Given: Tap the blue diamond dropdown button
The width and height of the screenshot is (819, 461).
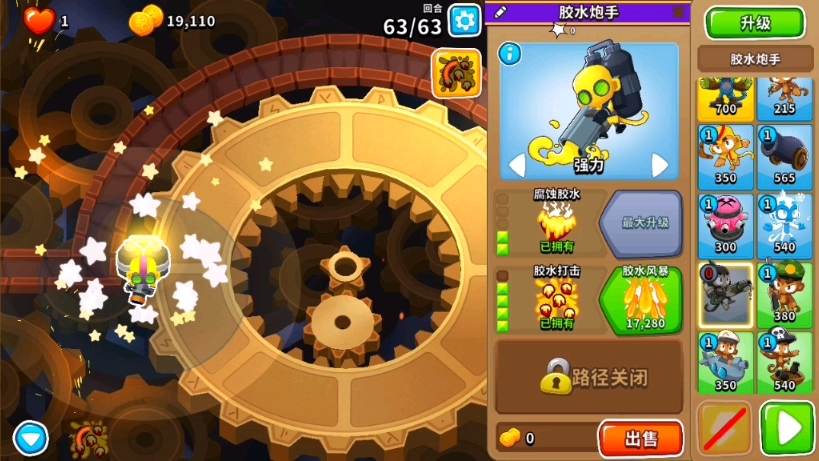Looking at the screenshot, I should click(30, 437).
